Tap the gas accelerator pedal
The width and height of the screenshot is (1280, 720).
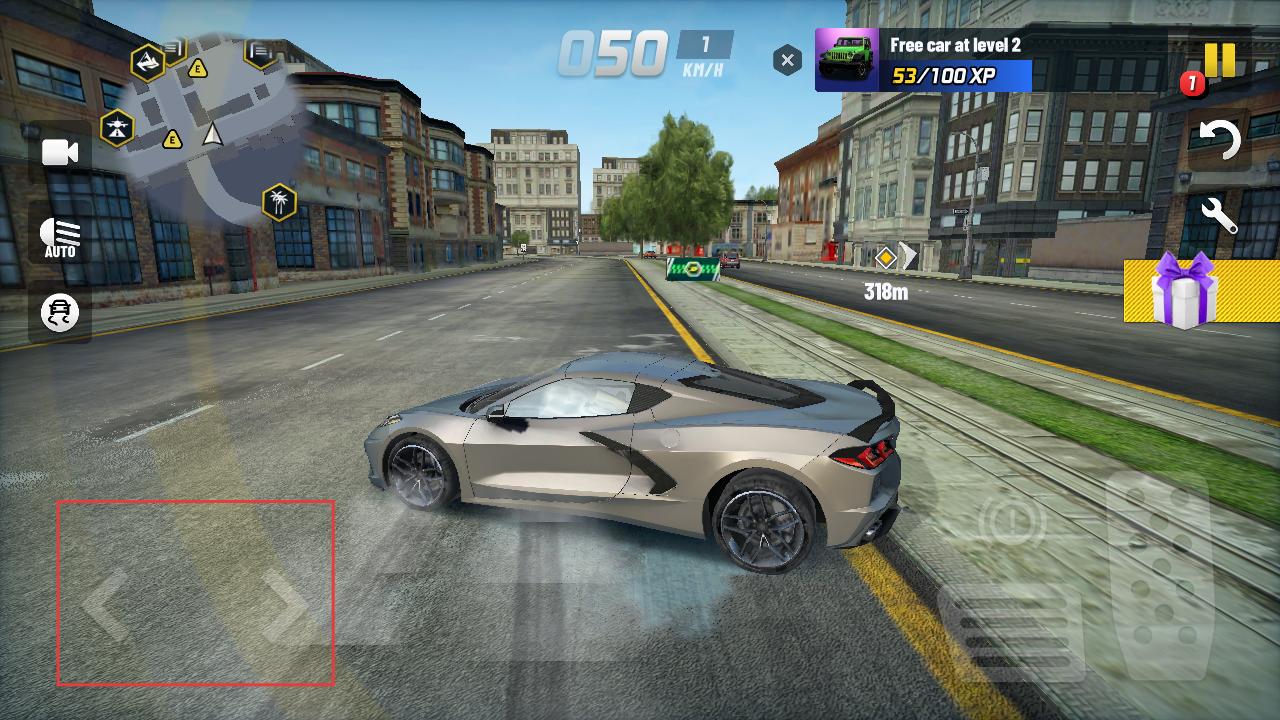[1160, 560]
